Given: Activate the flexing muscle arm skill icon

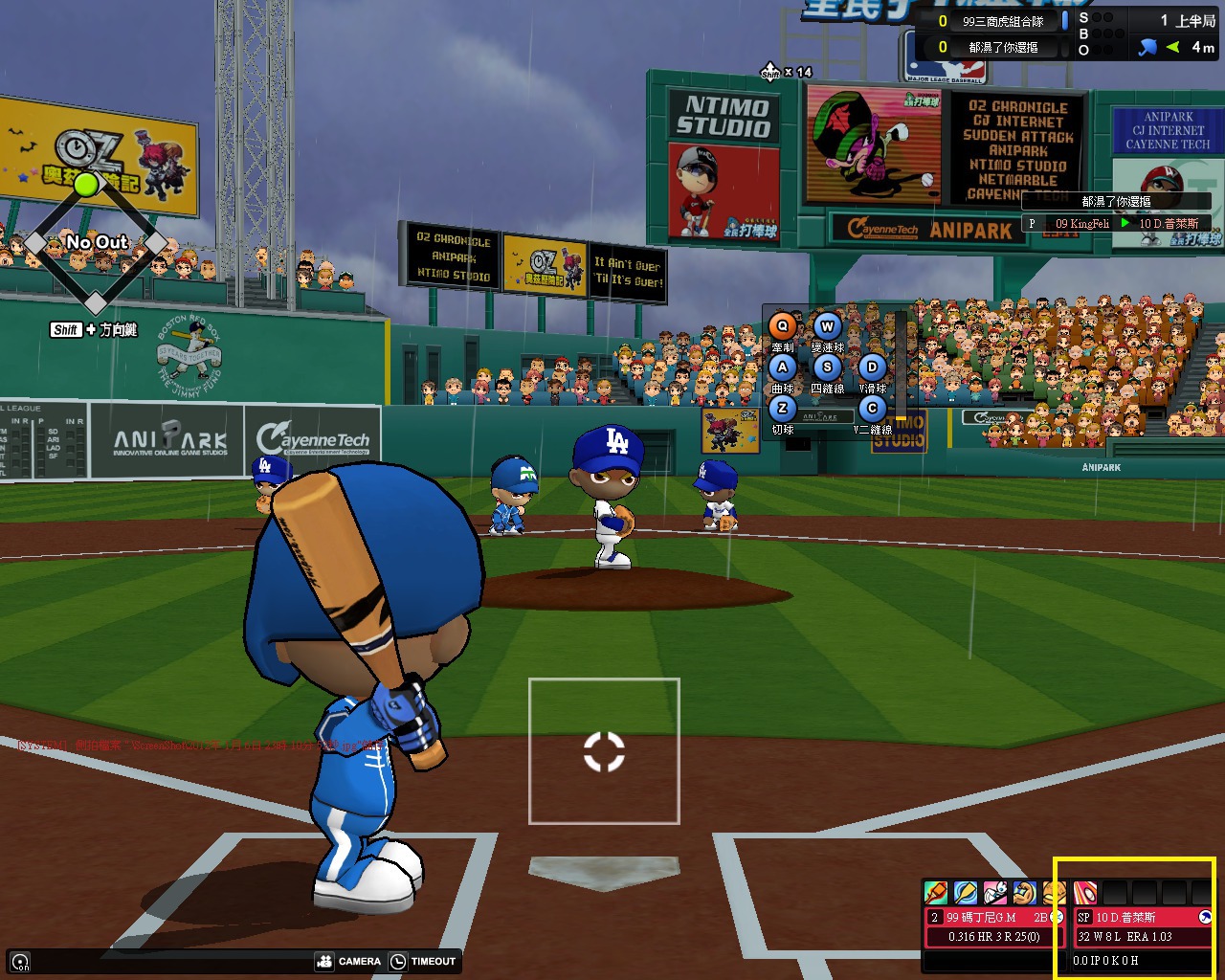Looking at the screenshot, I should pos(1024,893).
